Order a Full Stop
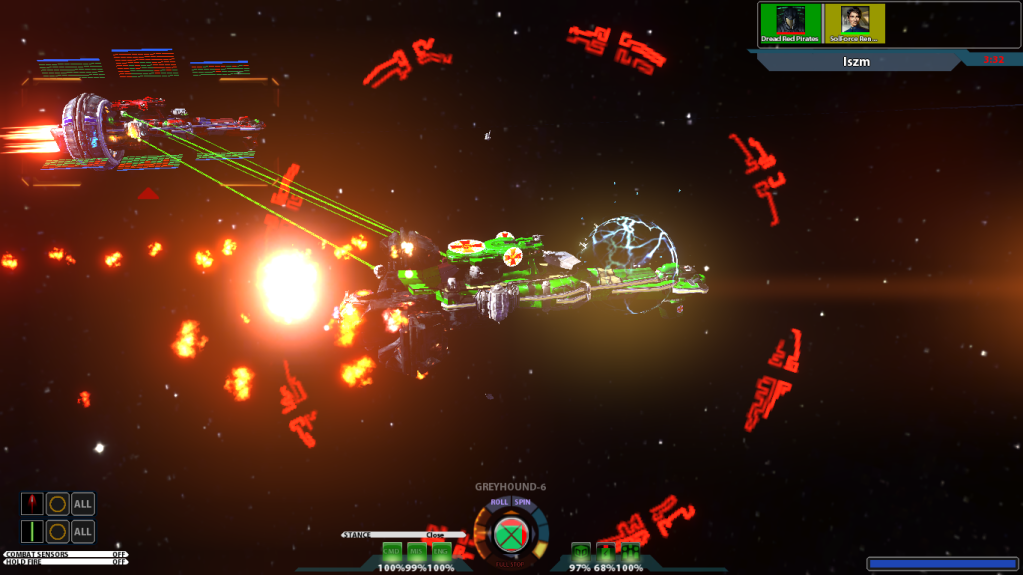 [x=511, y=566]
